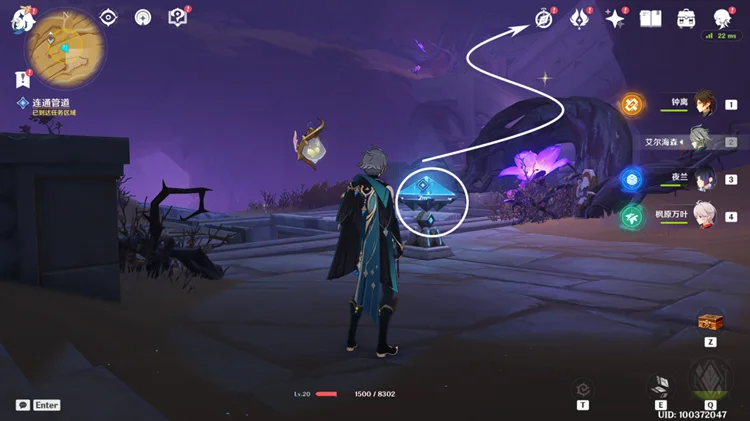The height and width of the screenshot is (421, 750).
Task: Open the quest book icon with alert
Action: (178, 18)
